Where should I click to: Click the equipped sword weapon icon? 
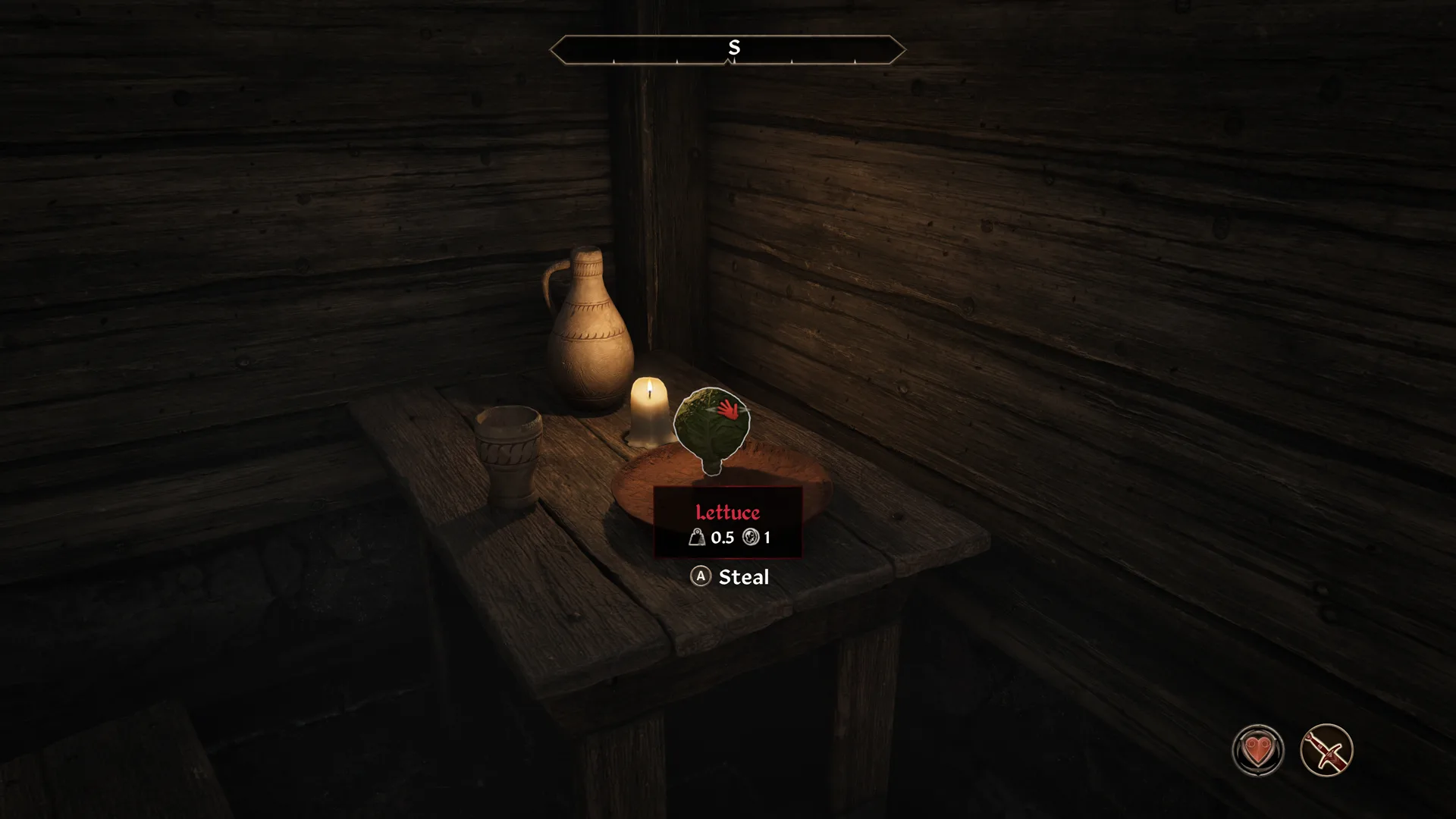click(x=1326, y=751)
